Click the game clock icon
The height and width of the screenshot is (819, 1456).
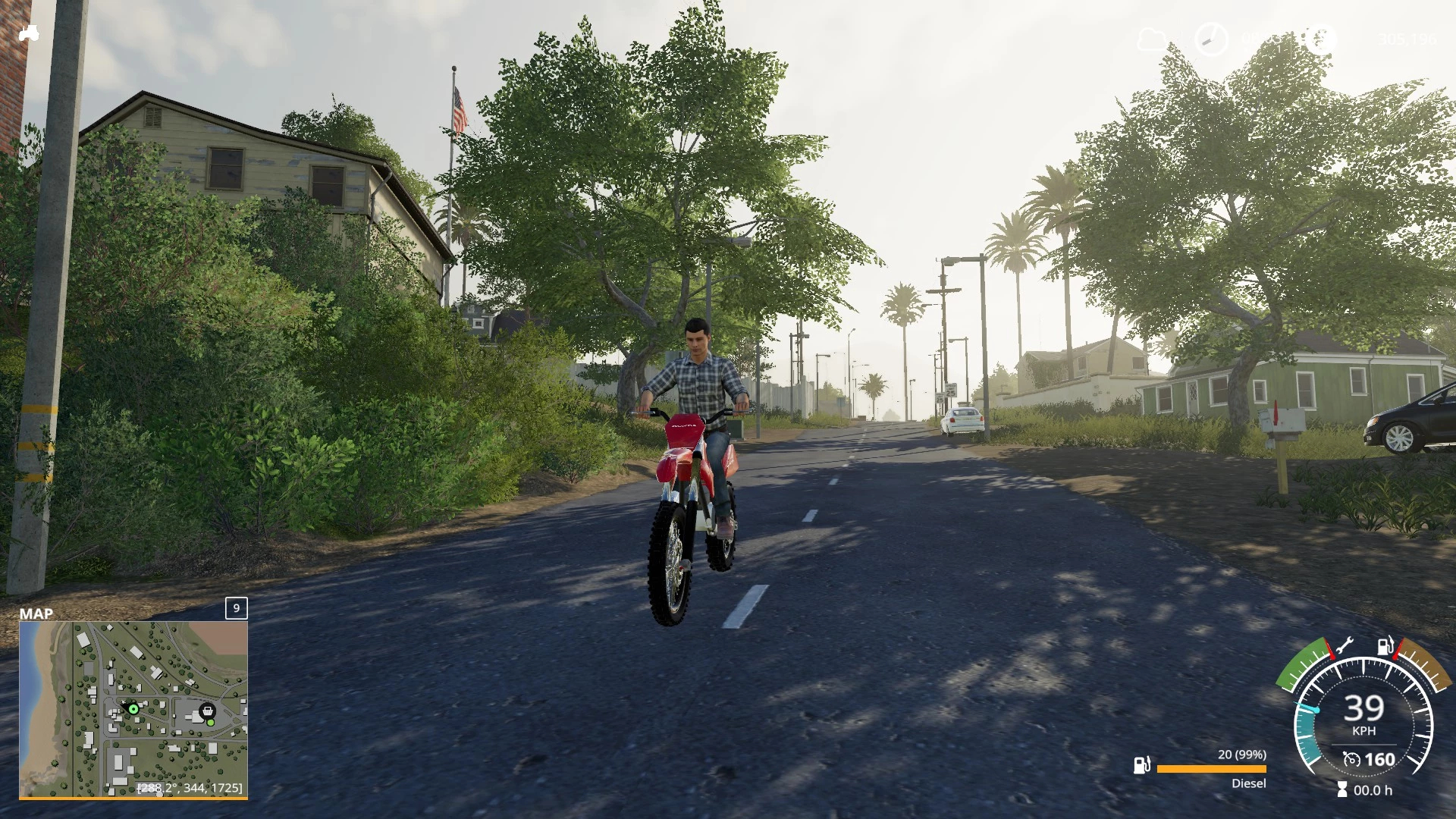1210,39
